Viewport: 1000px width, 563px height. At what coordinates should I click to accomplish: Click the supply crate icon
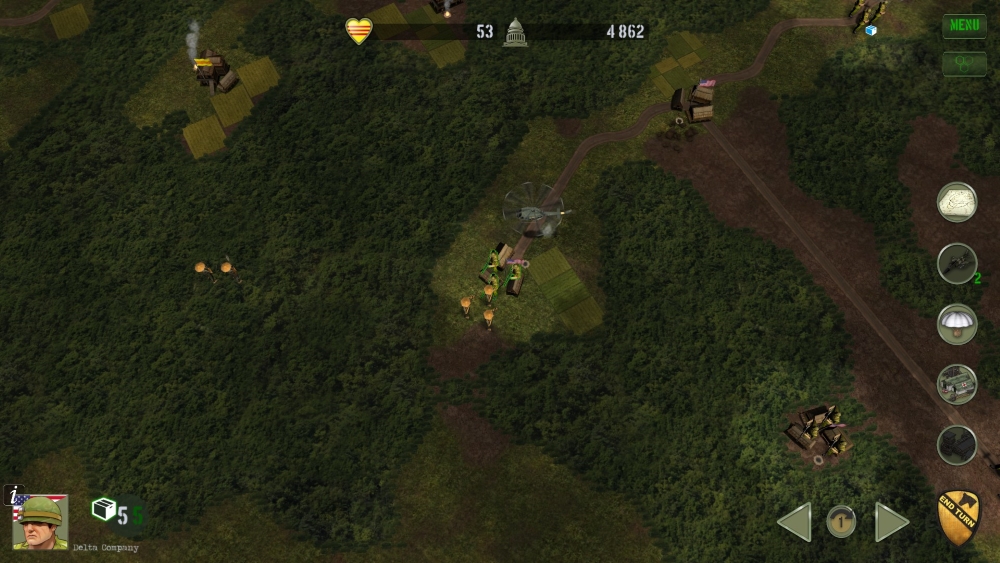[104, 510]
